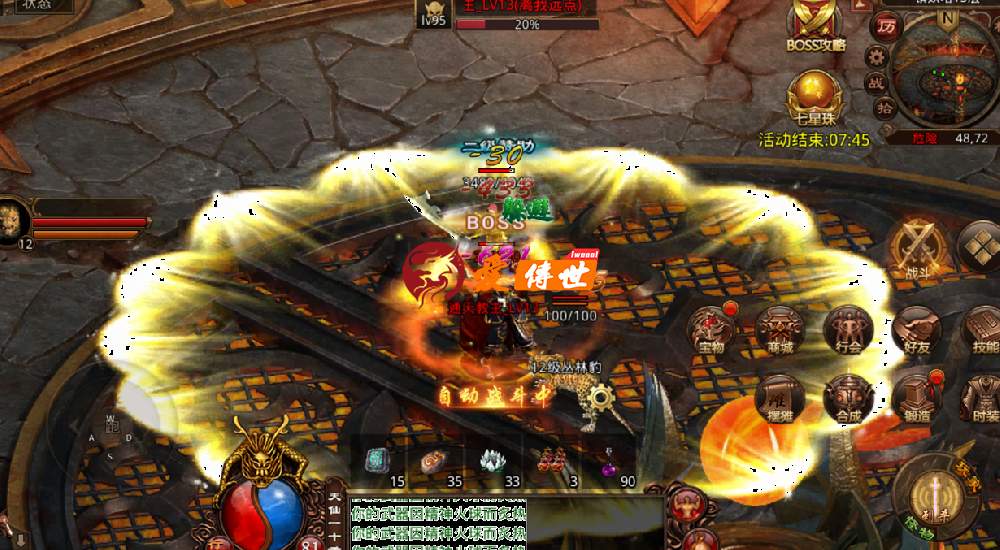Open the 行会 guild menu
This screenshot has width=1000, height=550.
click(x=849, y=331)
